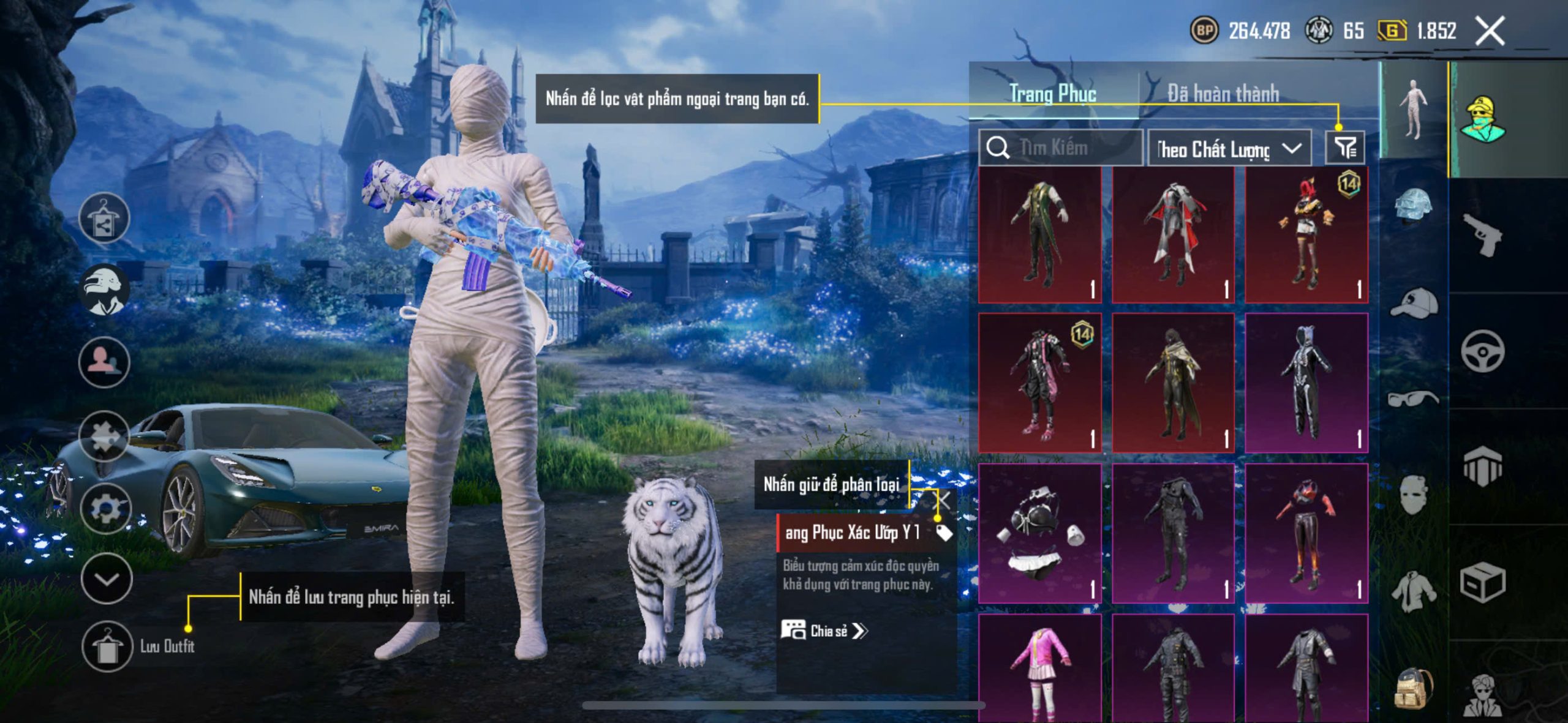Open the backpack category
The width and height of the screenshot is (1568, 723).
[x=1414, y=687]
